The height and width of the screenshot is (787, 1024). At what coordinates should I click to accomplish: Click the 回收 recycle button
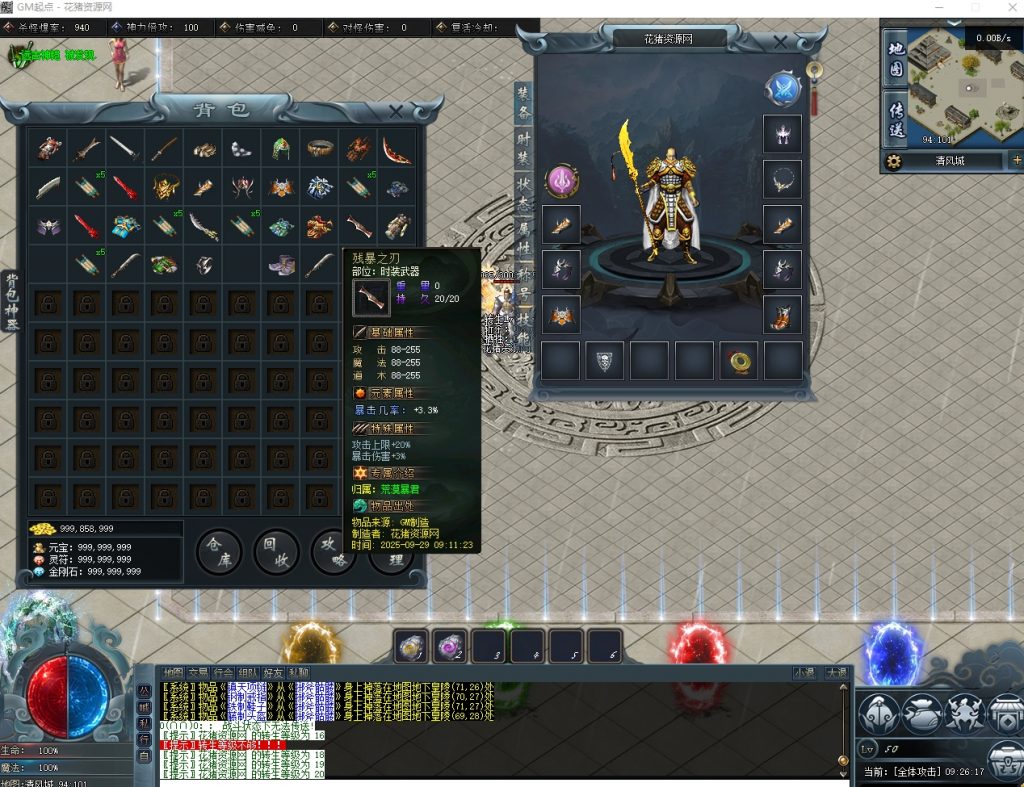click(275, 551)
